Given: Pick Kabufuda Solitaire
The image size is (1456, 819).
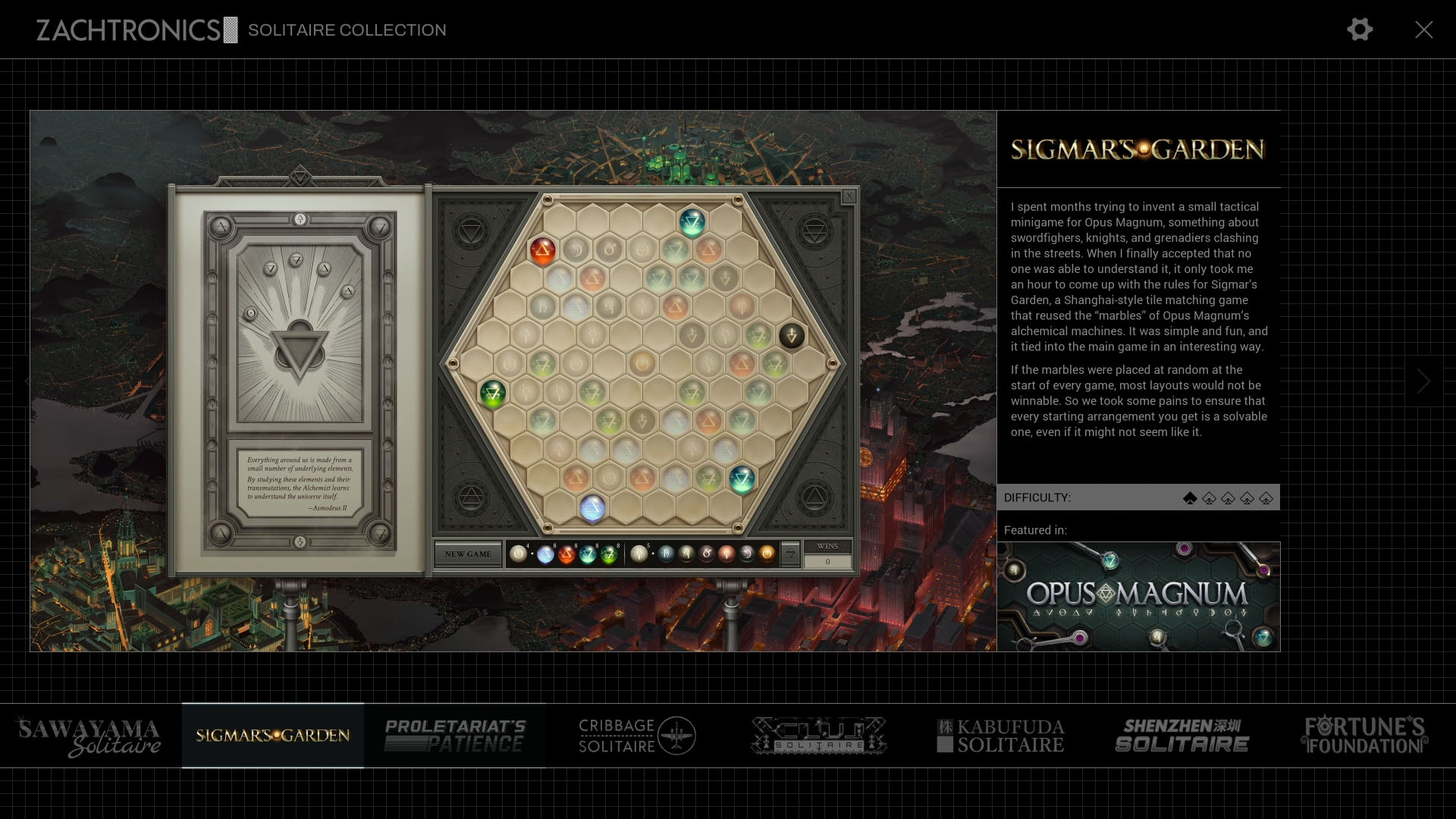Looking at the screenshot, I should [1000, 736].
